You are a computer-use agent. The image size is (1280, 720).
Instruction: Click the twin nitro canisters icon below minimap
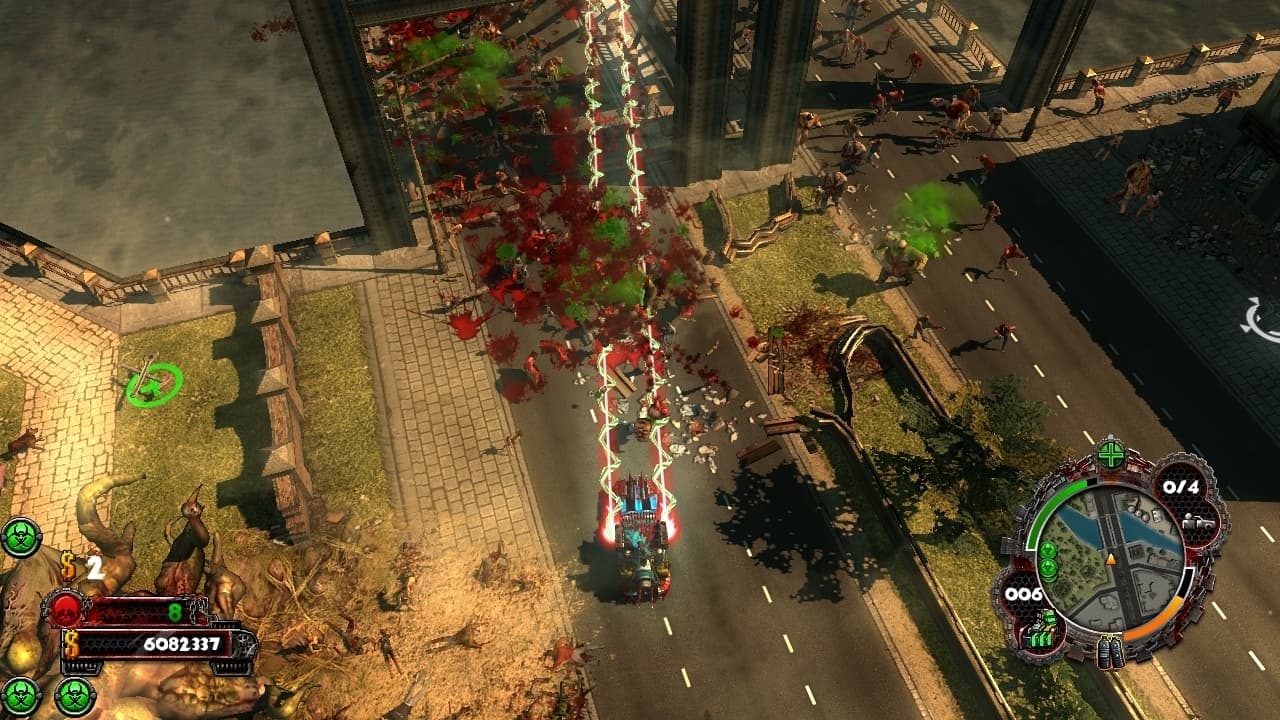point(1109,653)
